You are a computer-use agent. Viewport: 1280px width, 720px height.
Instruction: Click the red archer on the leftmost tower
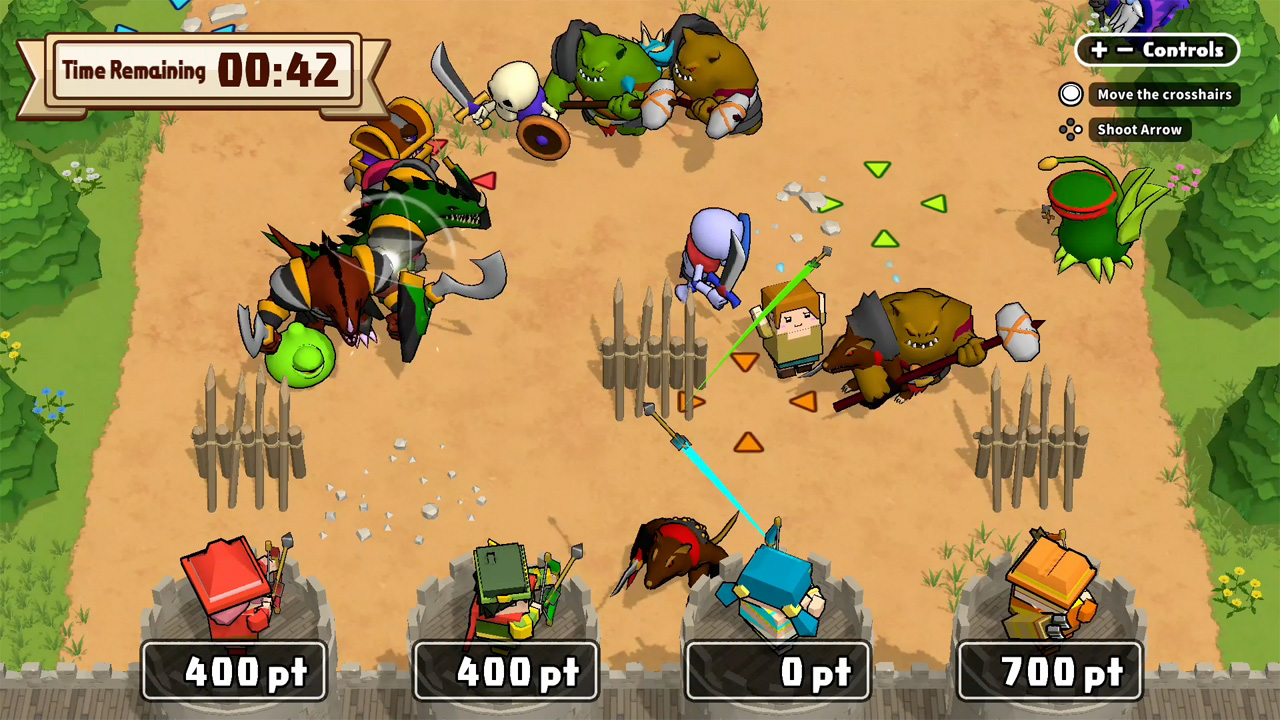pos(230,590)
